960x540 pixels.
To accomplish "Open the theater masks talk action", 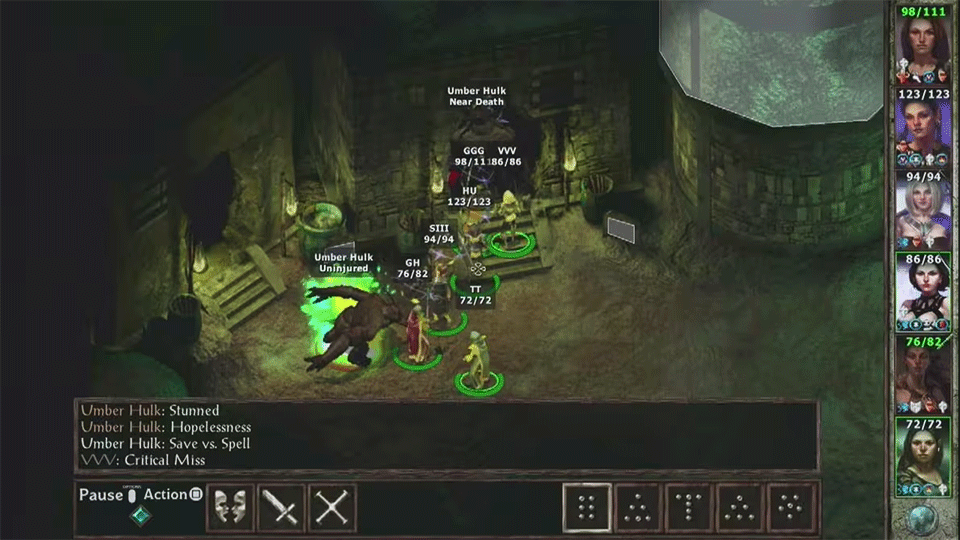I will pos(230,508).
